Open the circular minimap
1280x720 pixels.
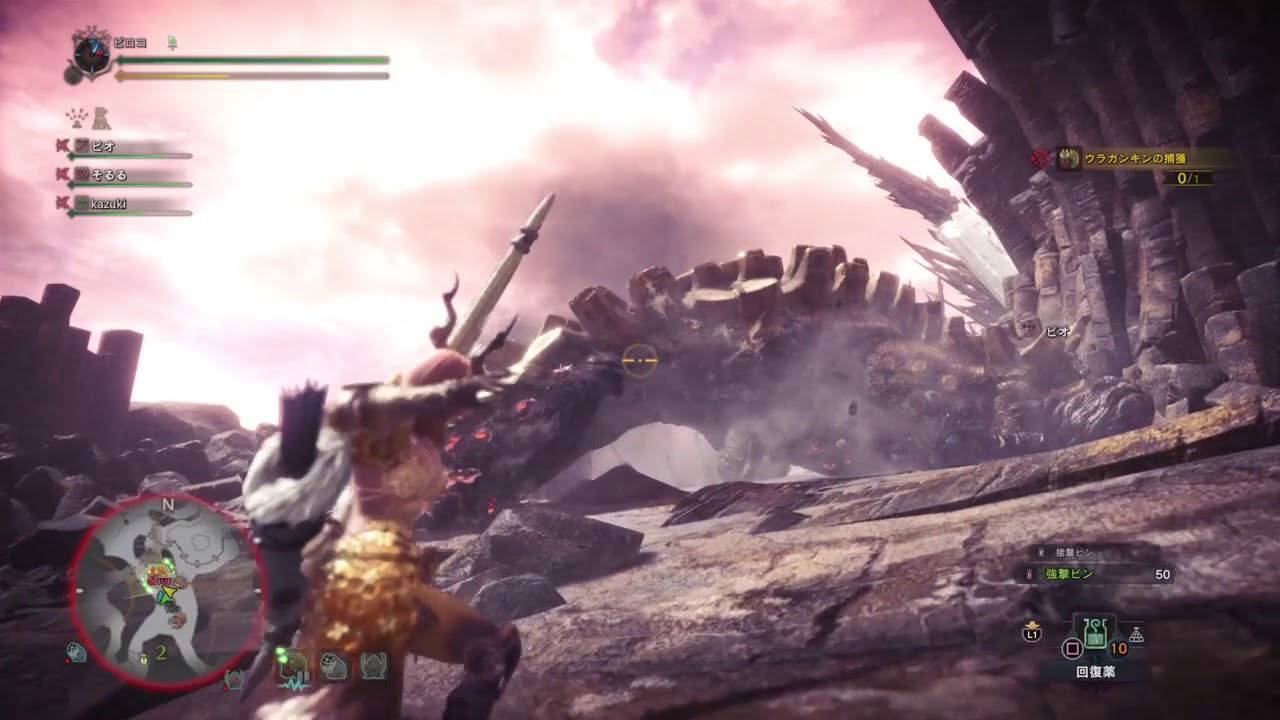(167, 591)
